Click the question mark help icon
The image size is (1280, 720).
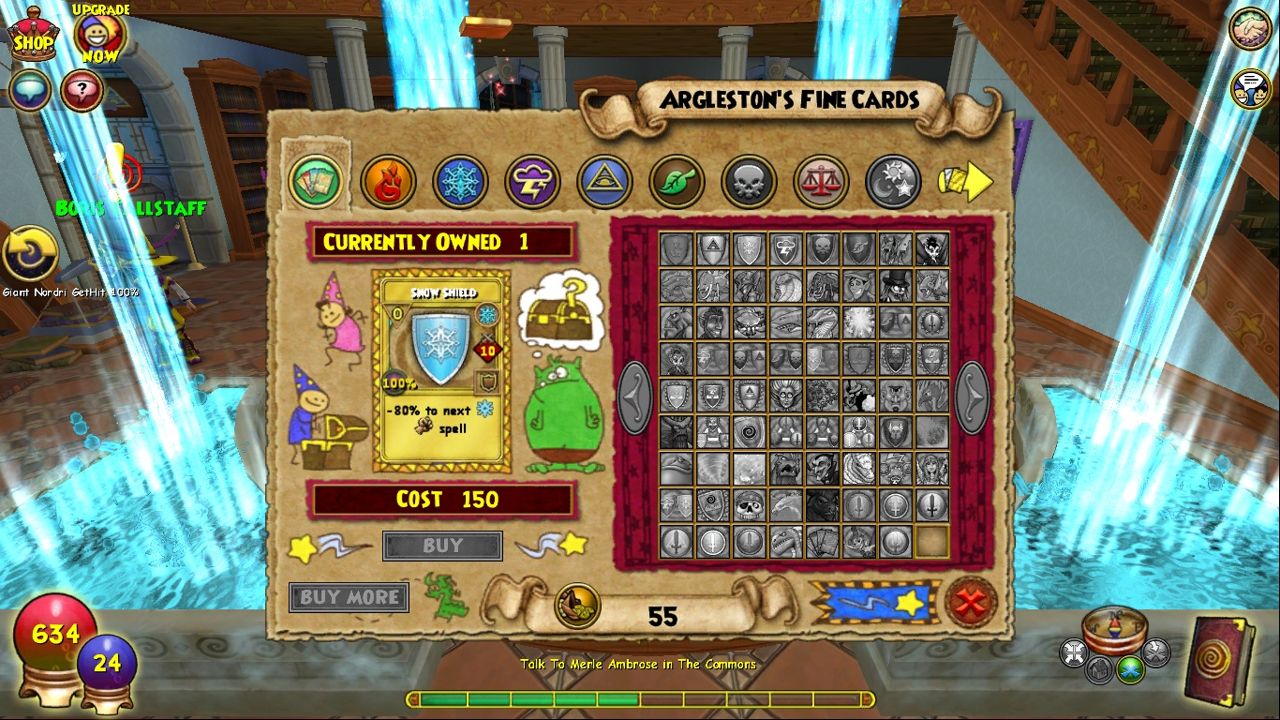pyautogui.click(x=82, y=90)
